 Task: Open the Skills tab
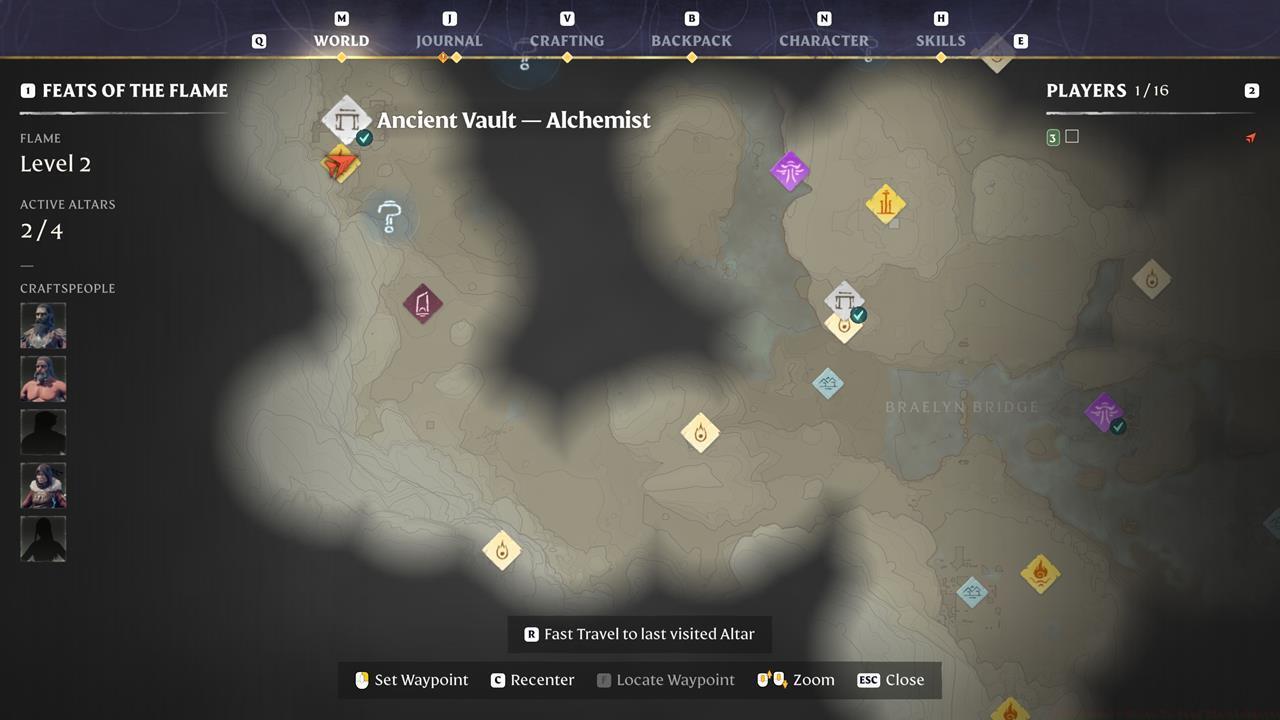pyautogui.click(x=940, y=41)
